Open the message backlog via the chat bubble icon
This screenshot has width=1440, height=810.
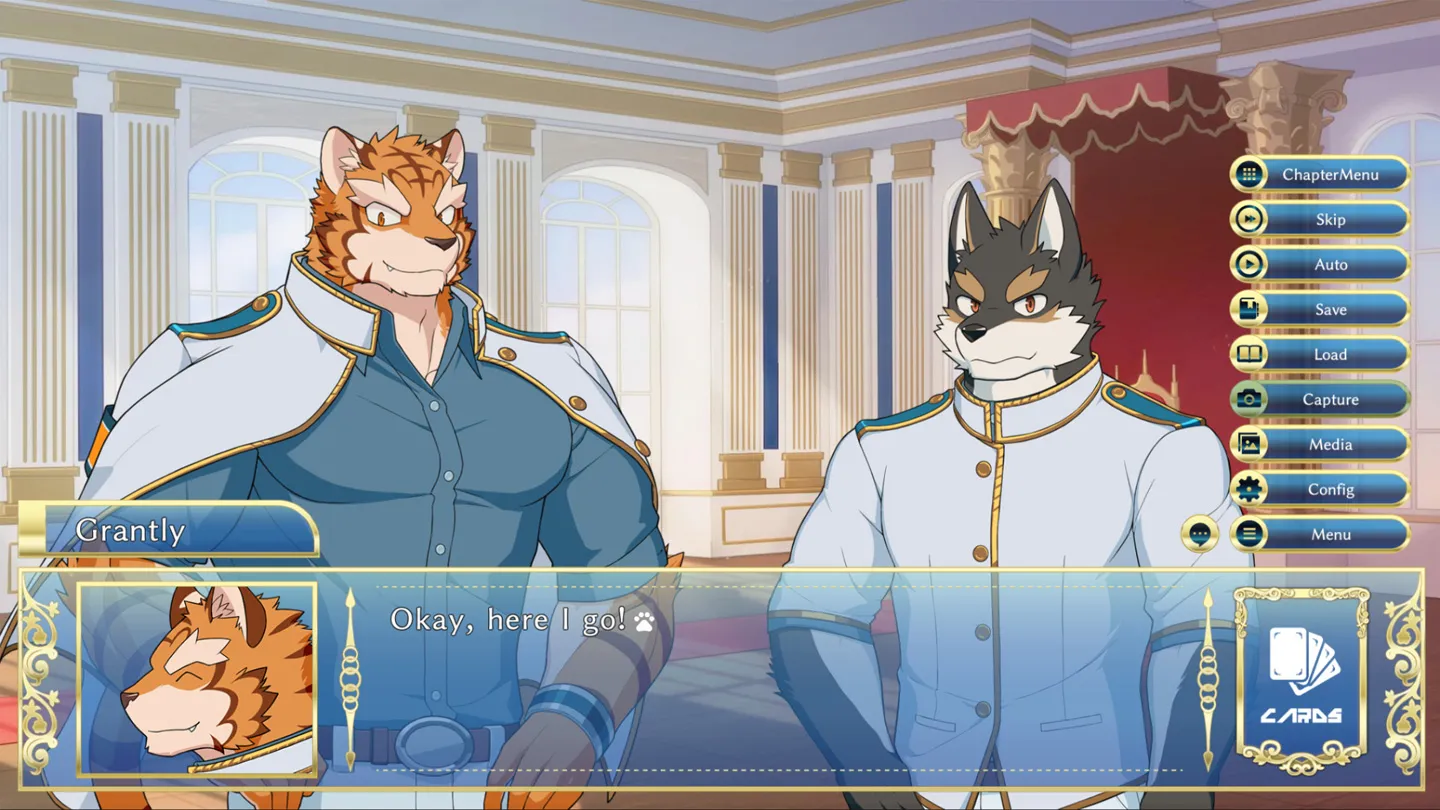[x=1197, y=535]
